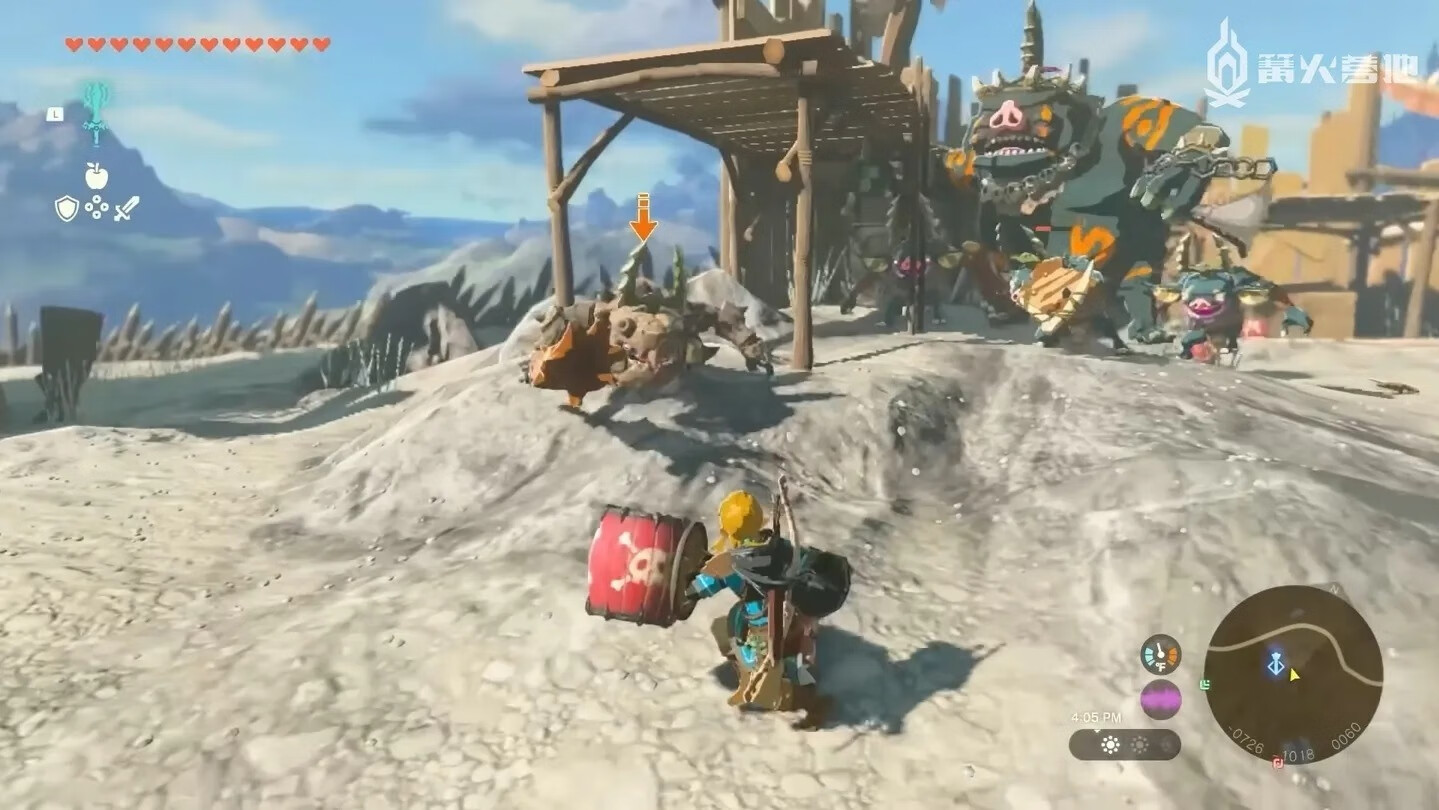This screenshot has height=810, width=1439.
Task: Click the four-dot directional pad indicator
Action: tap(96, 207)
